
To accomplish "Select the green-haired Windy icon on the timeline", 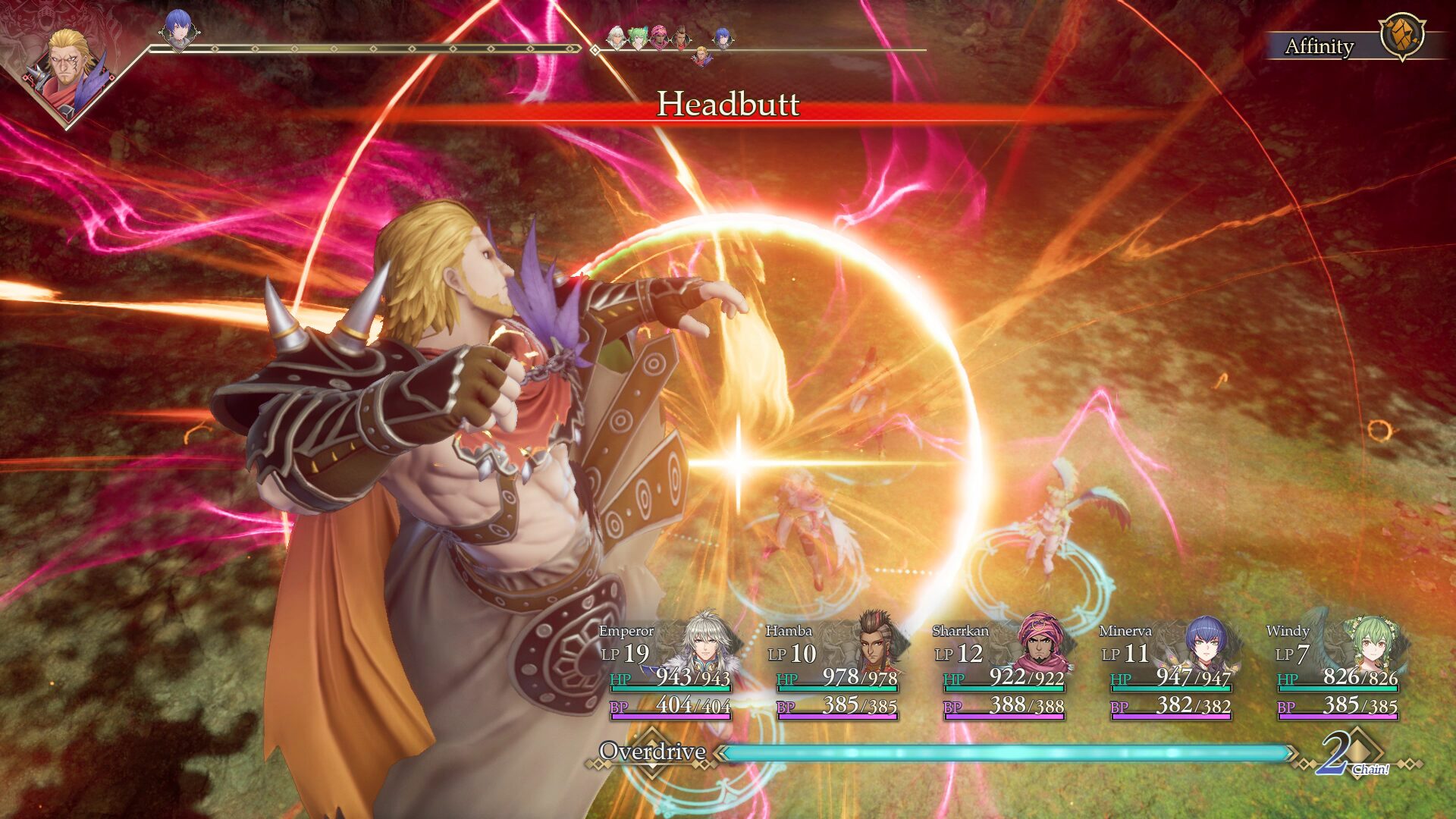I will [x=639, y=38].
